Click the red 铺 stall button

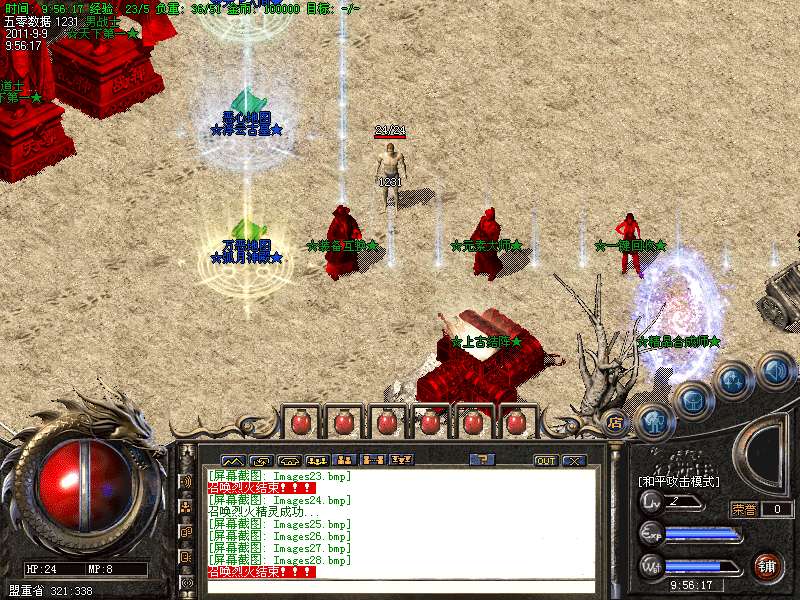point(768,567)
